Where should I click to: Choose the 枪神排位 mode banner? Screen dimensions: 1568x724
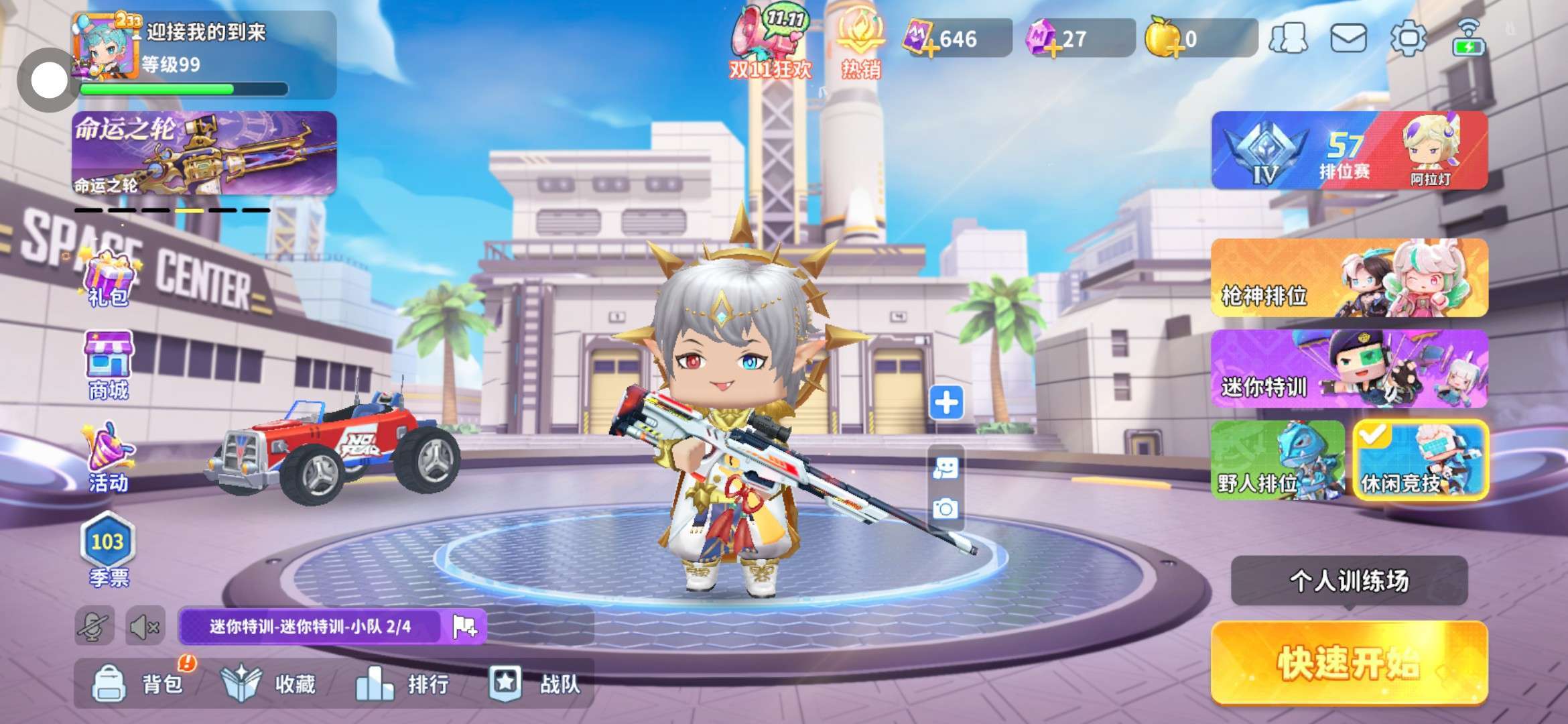1348,278
